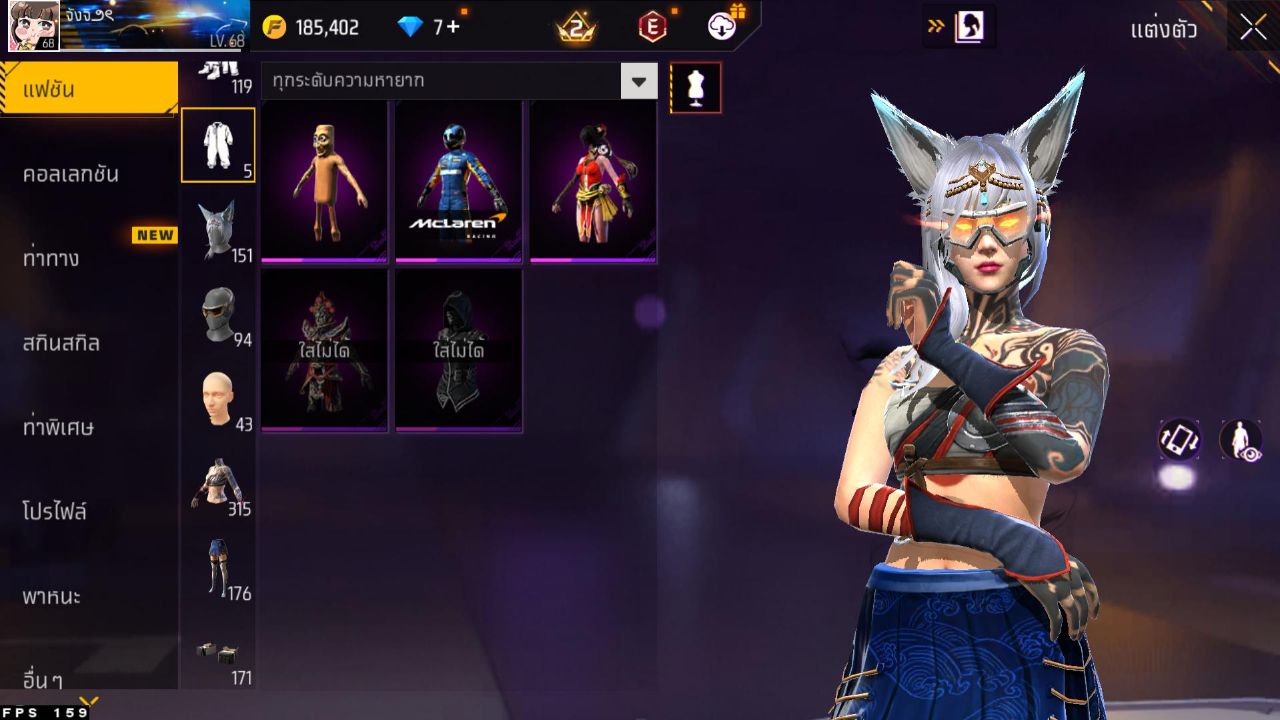The image size is (1280, 720).
Task: Choose the red dress costume set
Action: [x=592, y=182]
